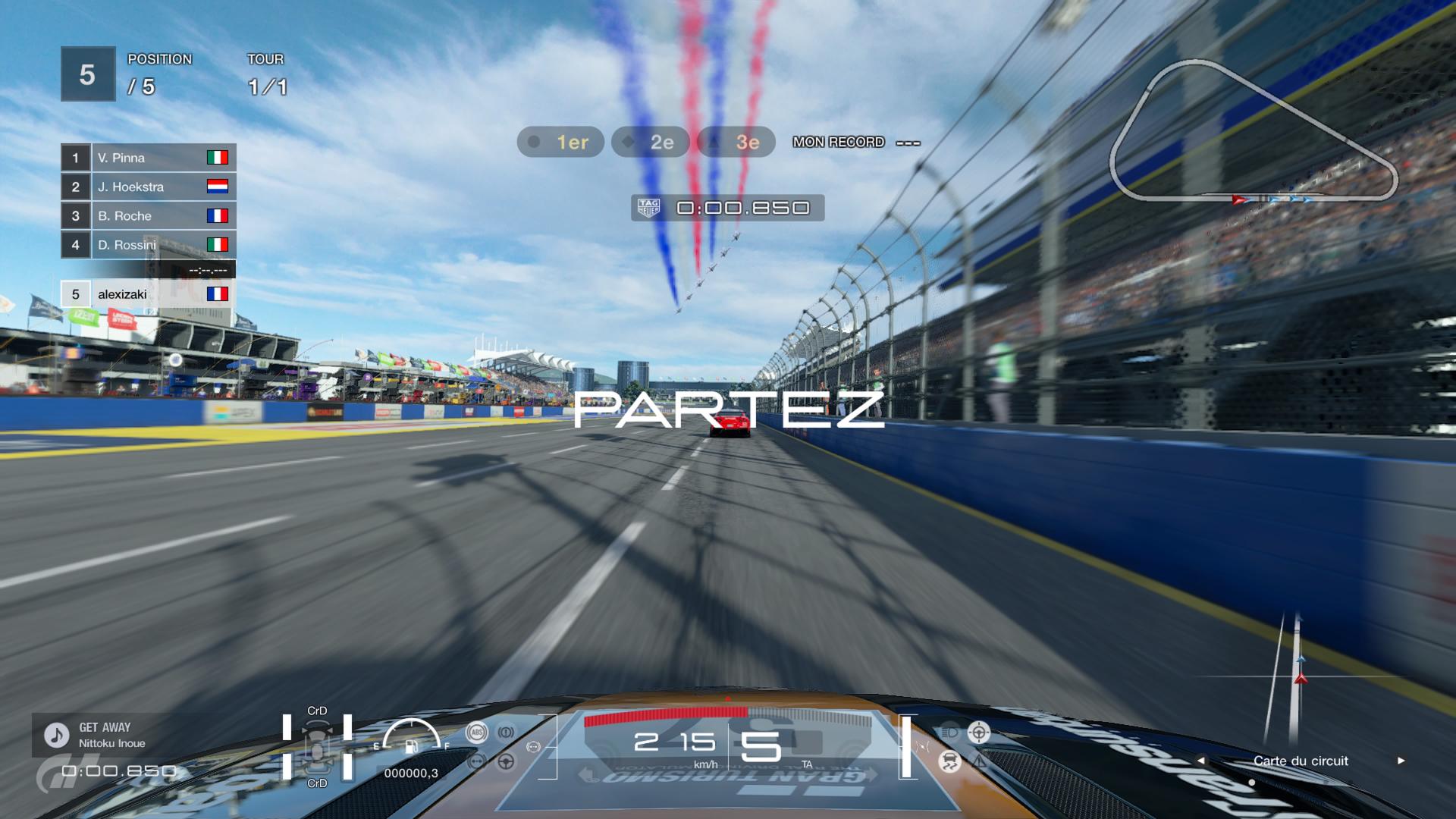Switch to the next multi-function display page
The width and height of the screenshot is (1456, 819).
(1401, 761)
